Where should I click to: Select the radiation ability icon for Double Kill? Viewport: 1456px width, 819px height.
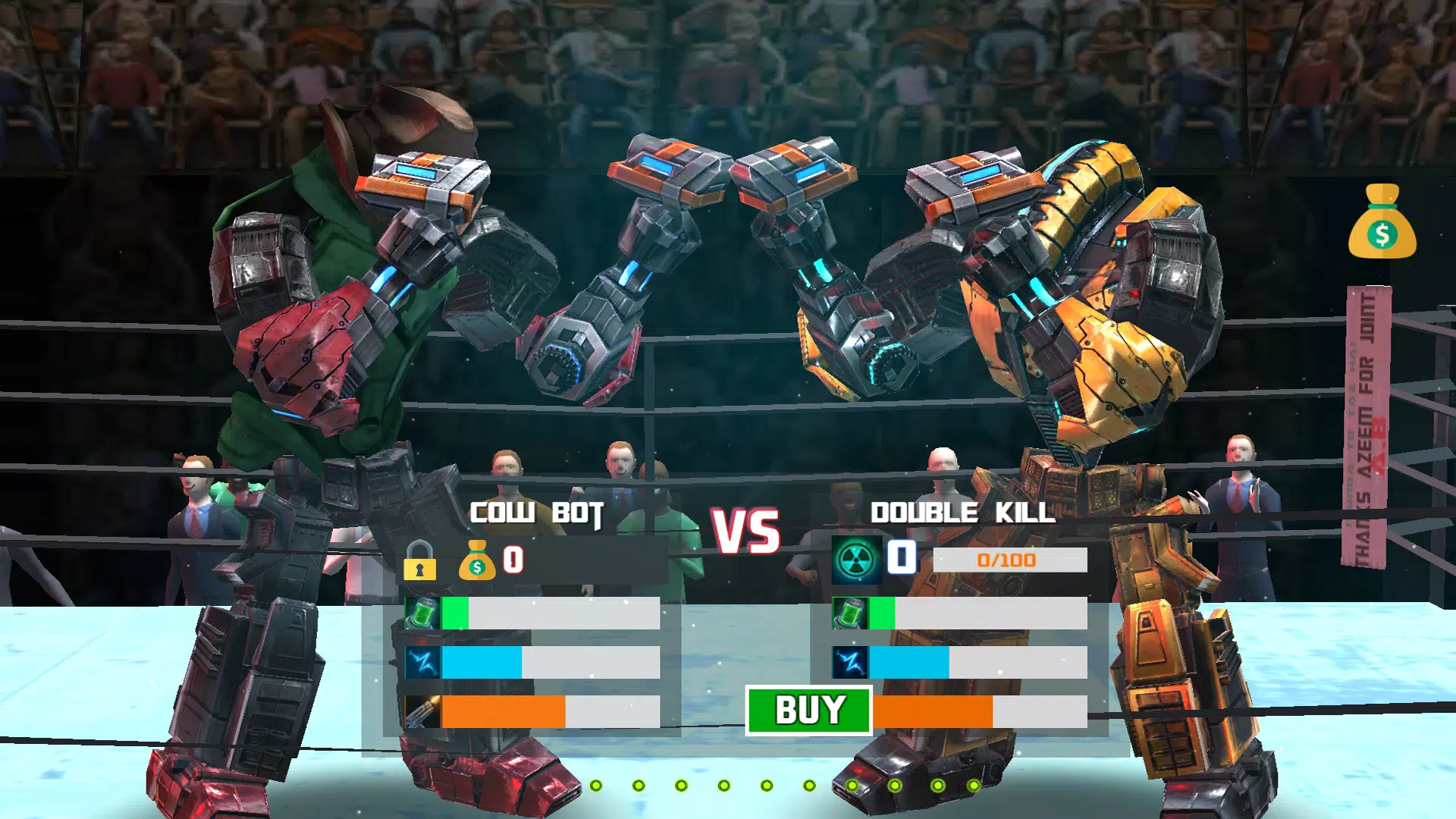click(x=855, y=558)
